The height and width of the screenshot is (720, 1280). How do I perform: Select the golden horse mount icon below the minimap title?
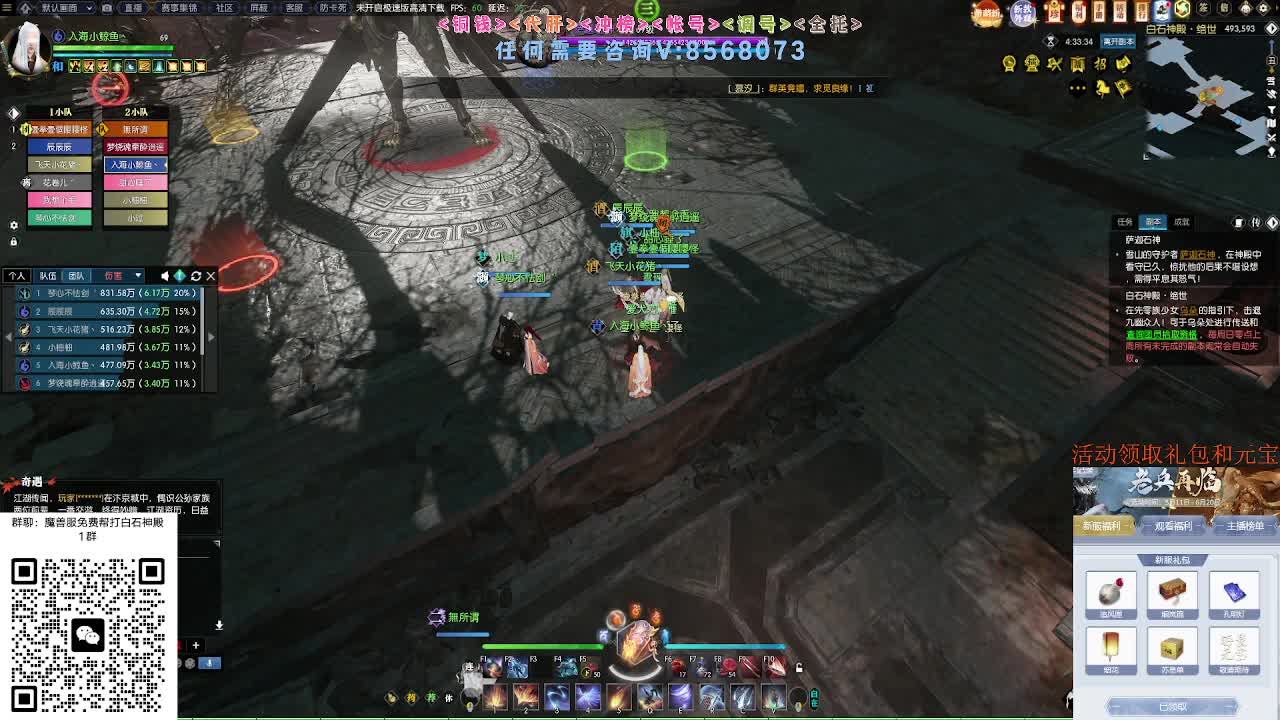[x=1103, y=89]
